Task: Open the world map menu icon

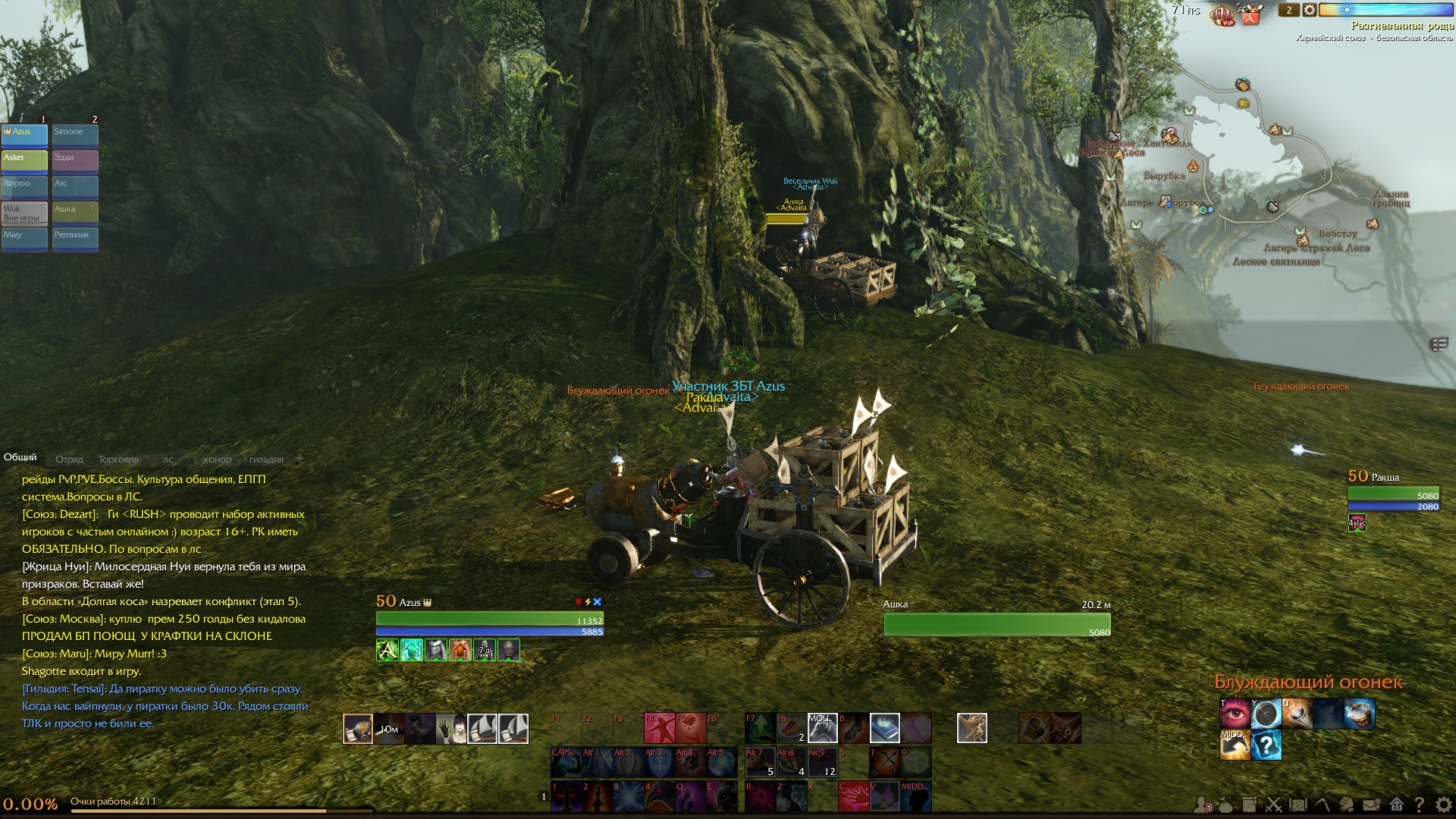Action: tap(1298, 805)
